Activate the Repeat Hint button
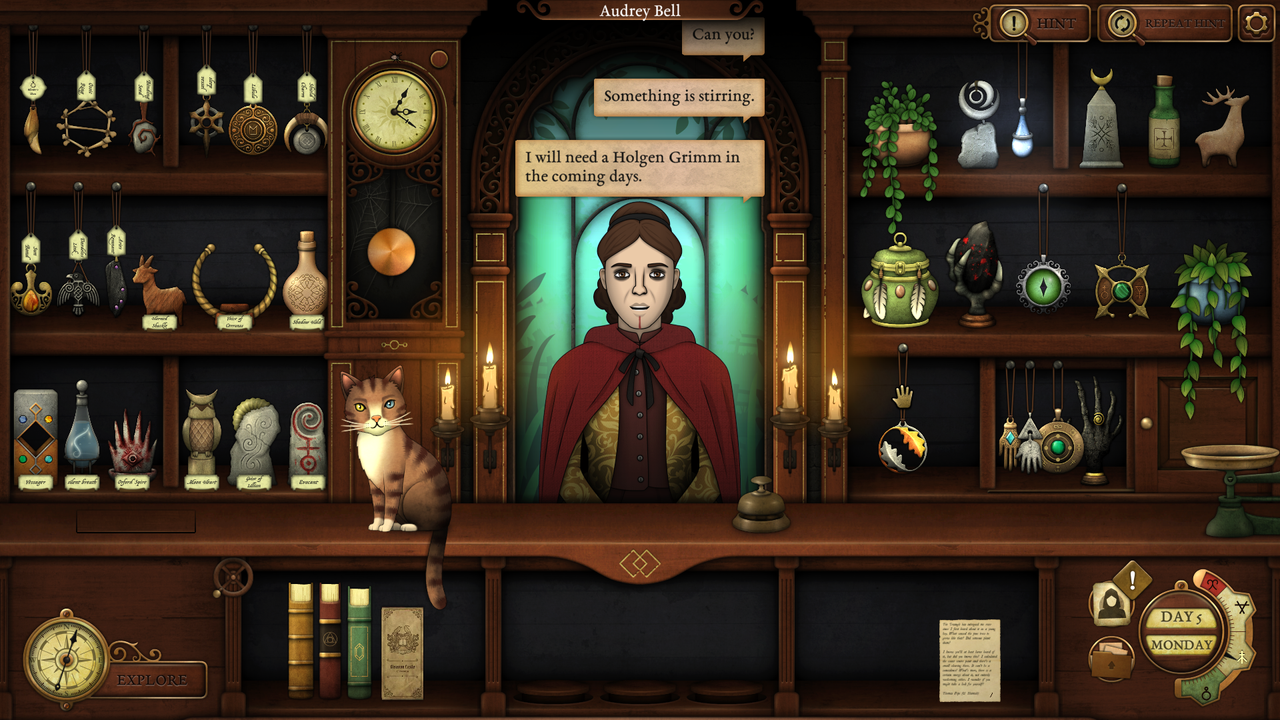The height and width of the screenshot is (720, 1280). pos(1164,23)
